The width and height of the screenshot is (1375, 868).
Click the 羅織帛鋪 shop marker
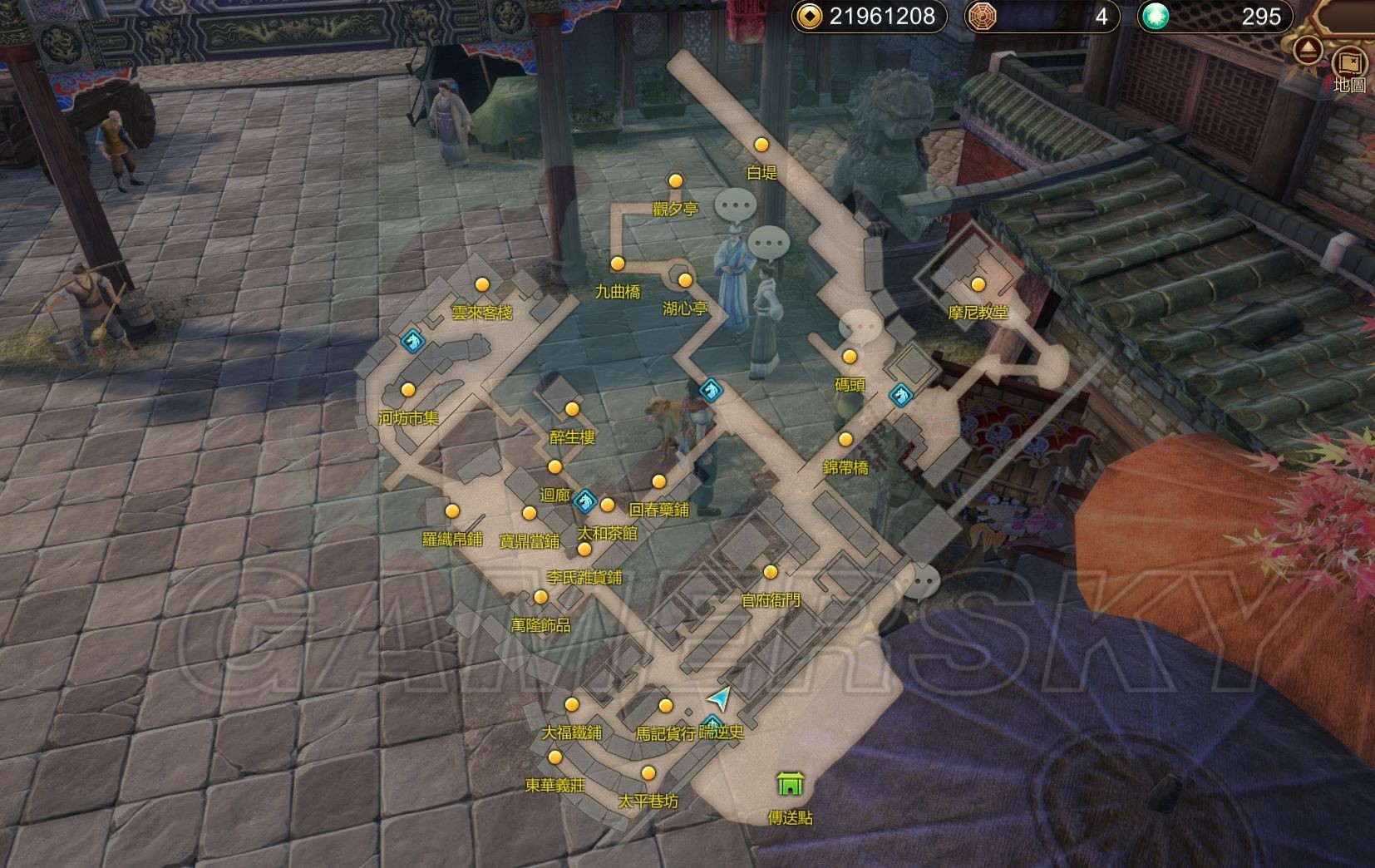(x=452, y=510)
